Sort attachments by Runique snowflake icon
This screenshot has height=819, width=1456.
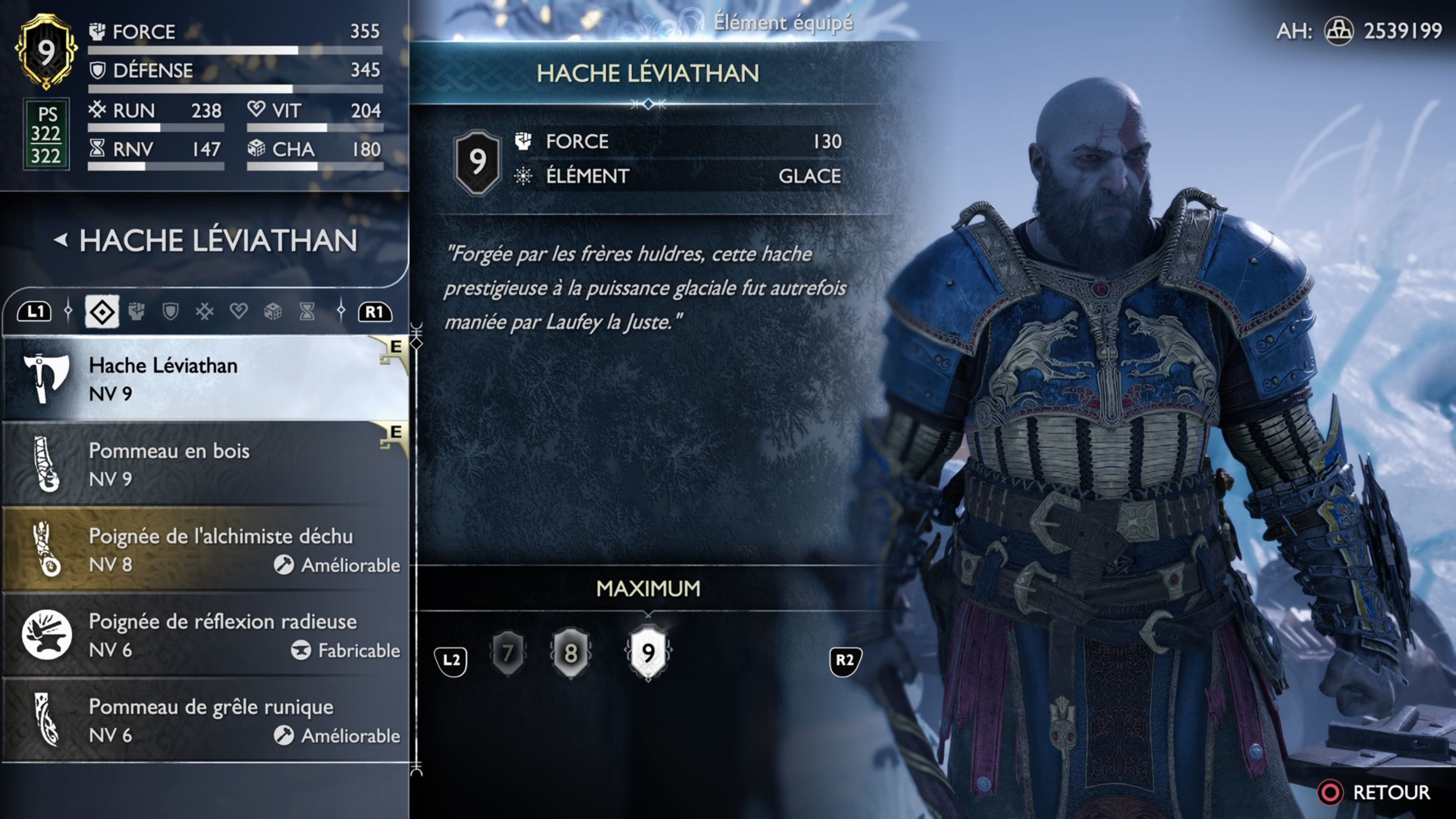[204, 311]
